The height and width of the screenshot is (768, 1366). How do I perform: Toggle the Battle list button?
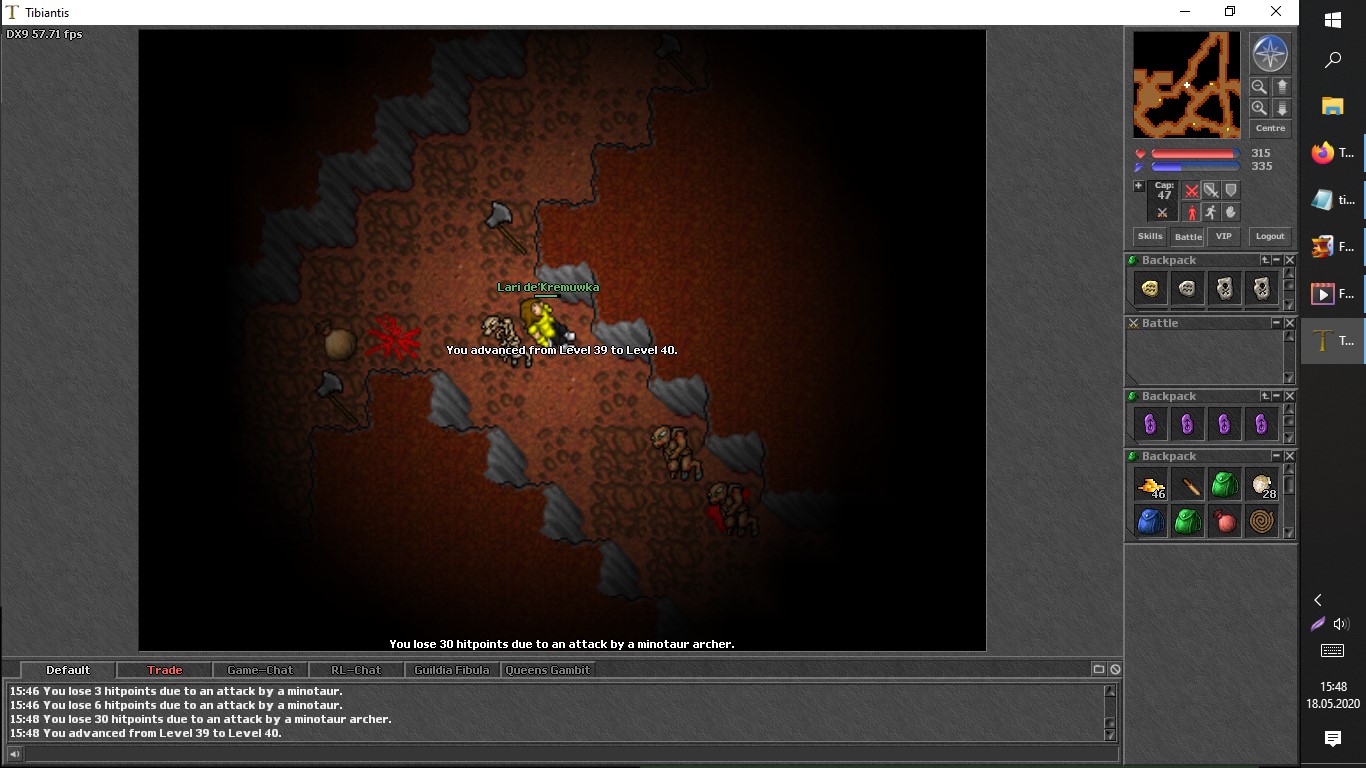pos(1188,237)
